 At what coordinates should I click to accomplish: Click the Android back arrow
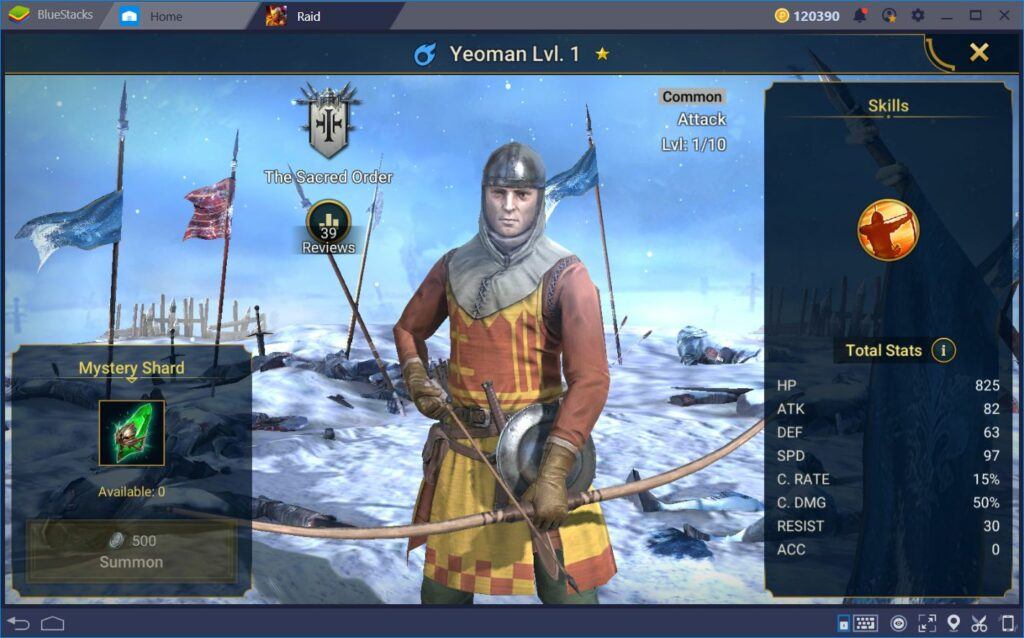(x=19, y=624)
